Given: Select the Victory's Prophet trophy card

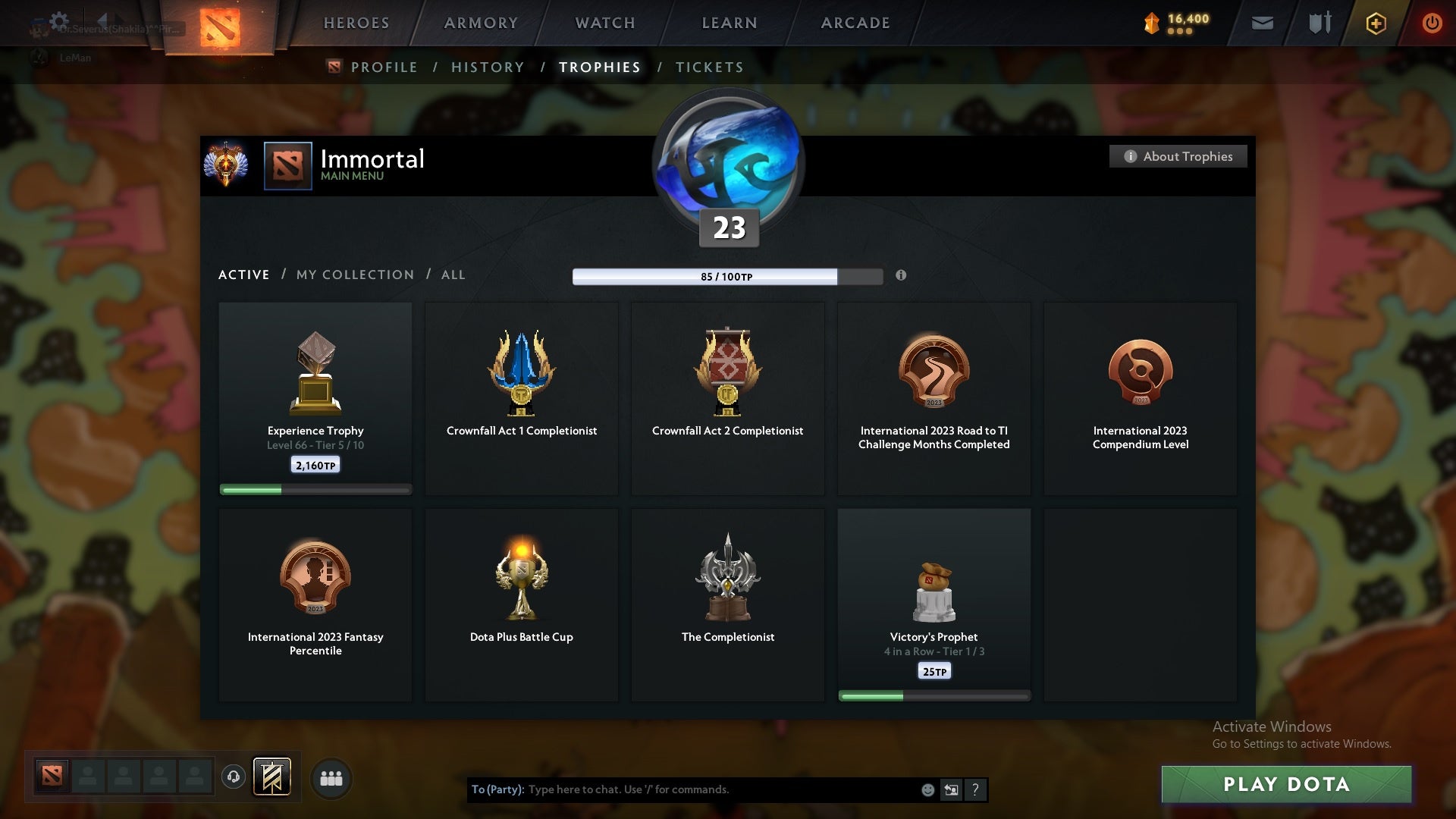Looking at the screenshot, I should coord(934,603).
